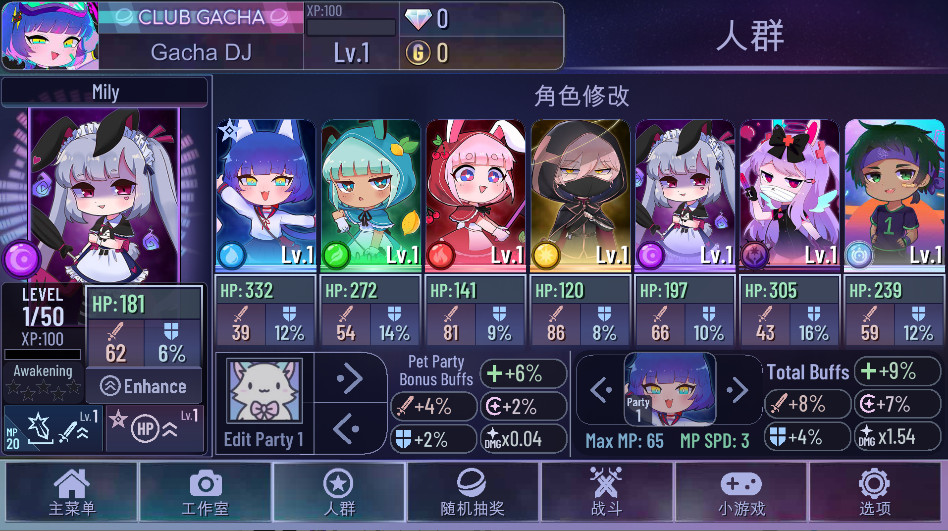Choose the green dinosaur hood character card
The width and height of the screenshot is (948, 531).
(370, 195)
